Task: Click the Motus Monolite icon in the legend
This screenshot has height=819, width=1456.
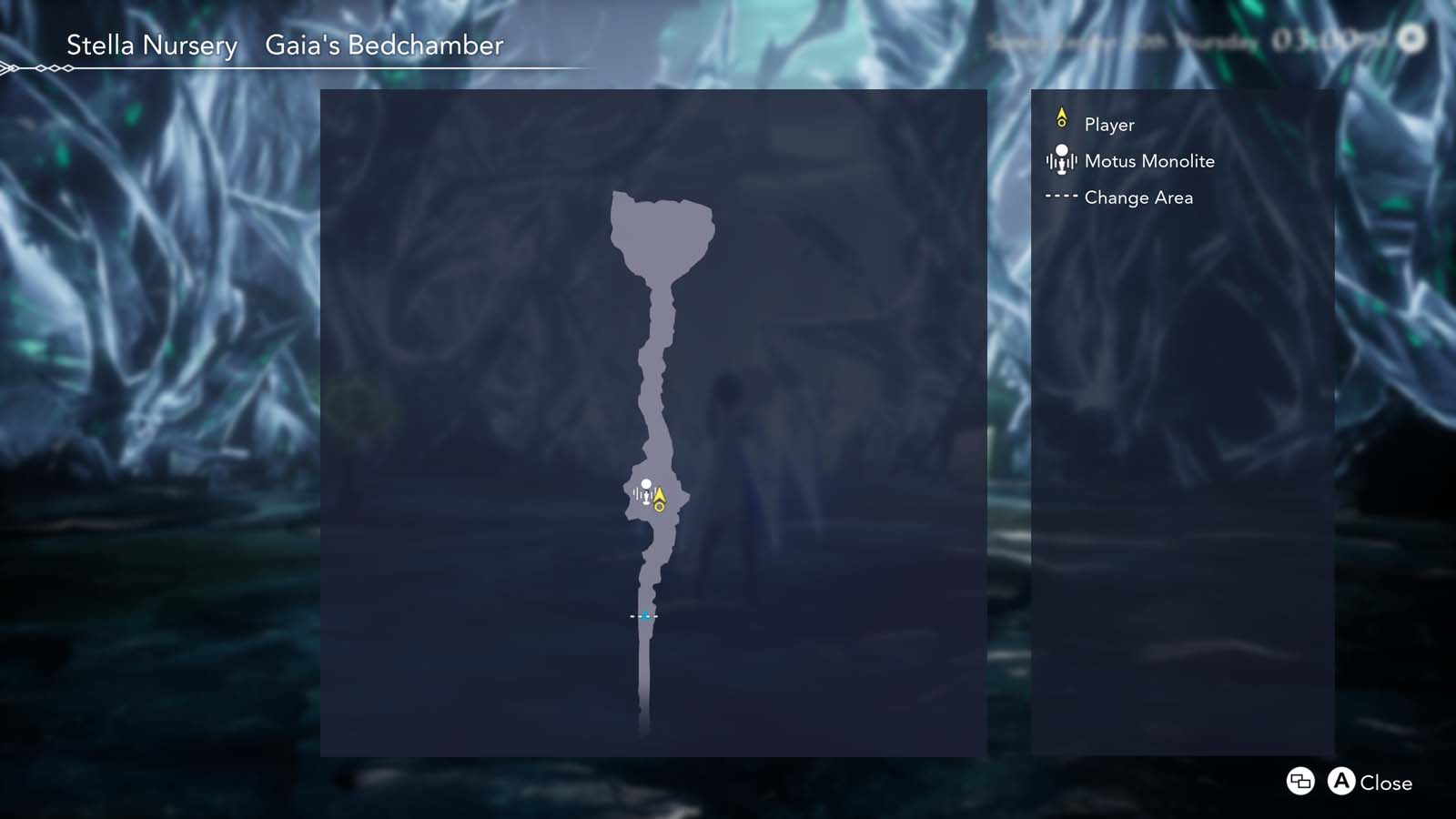Action: point(1061,161)
